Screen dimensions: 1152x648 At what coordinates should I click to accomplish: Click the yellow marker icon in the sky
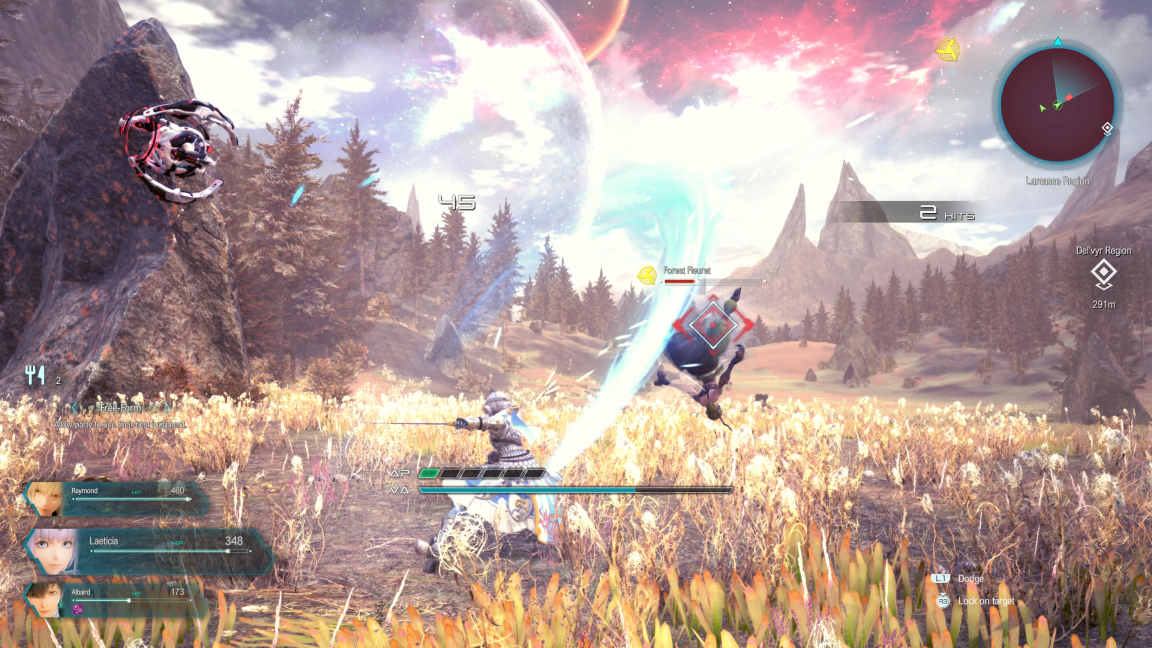[x=947, y=49]
